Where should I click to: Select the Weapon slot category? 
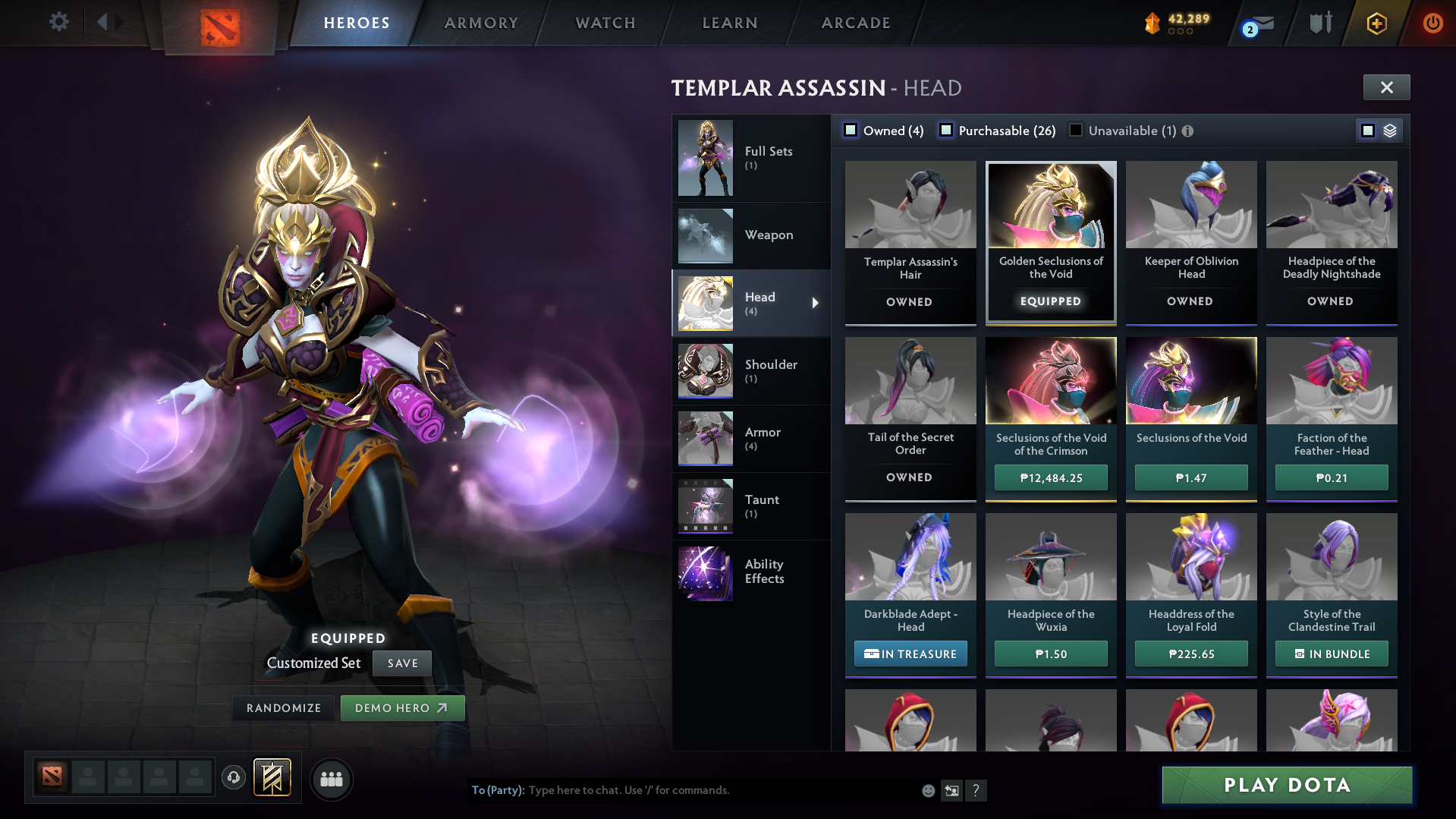751,235
